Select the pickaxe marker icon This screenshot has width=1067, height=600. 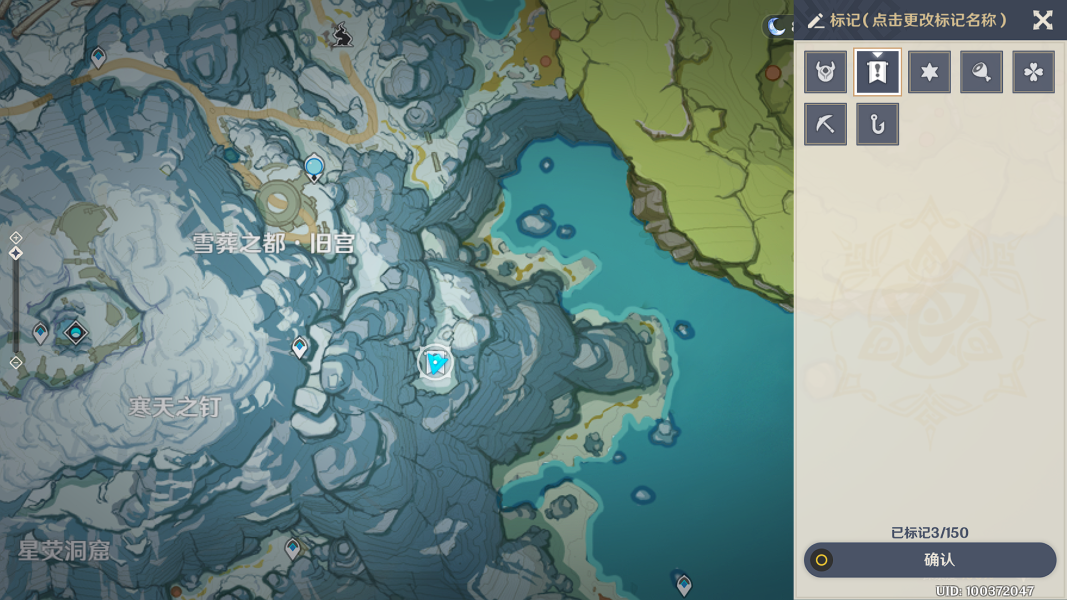(x=826, y=124)
